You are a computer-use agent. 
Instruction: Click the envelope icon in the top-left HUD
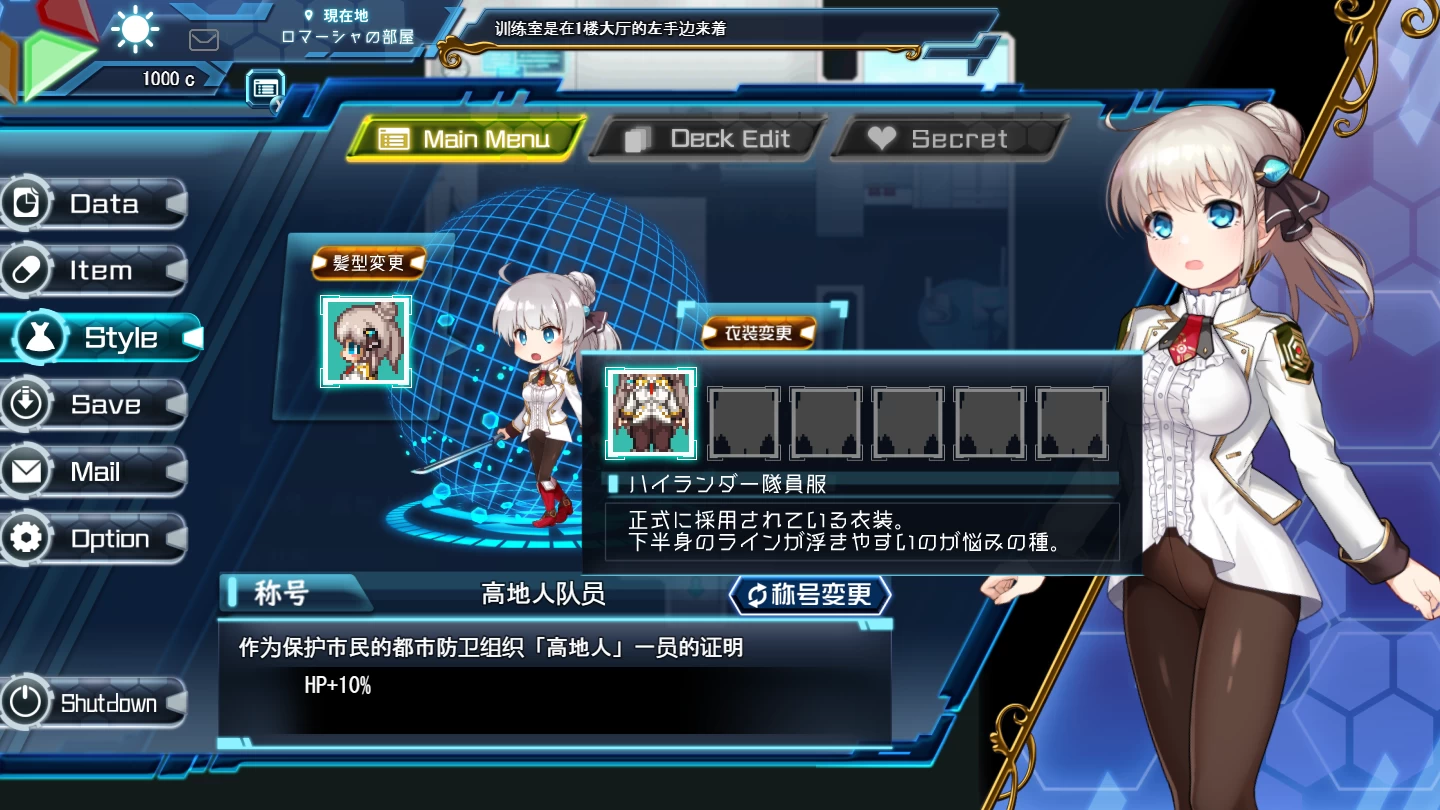[204, 40]
